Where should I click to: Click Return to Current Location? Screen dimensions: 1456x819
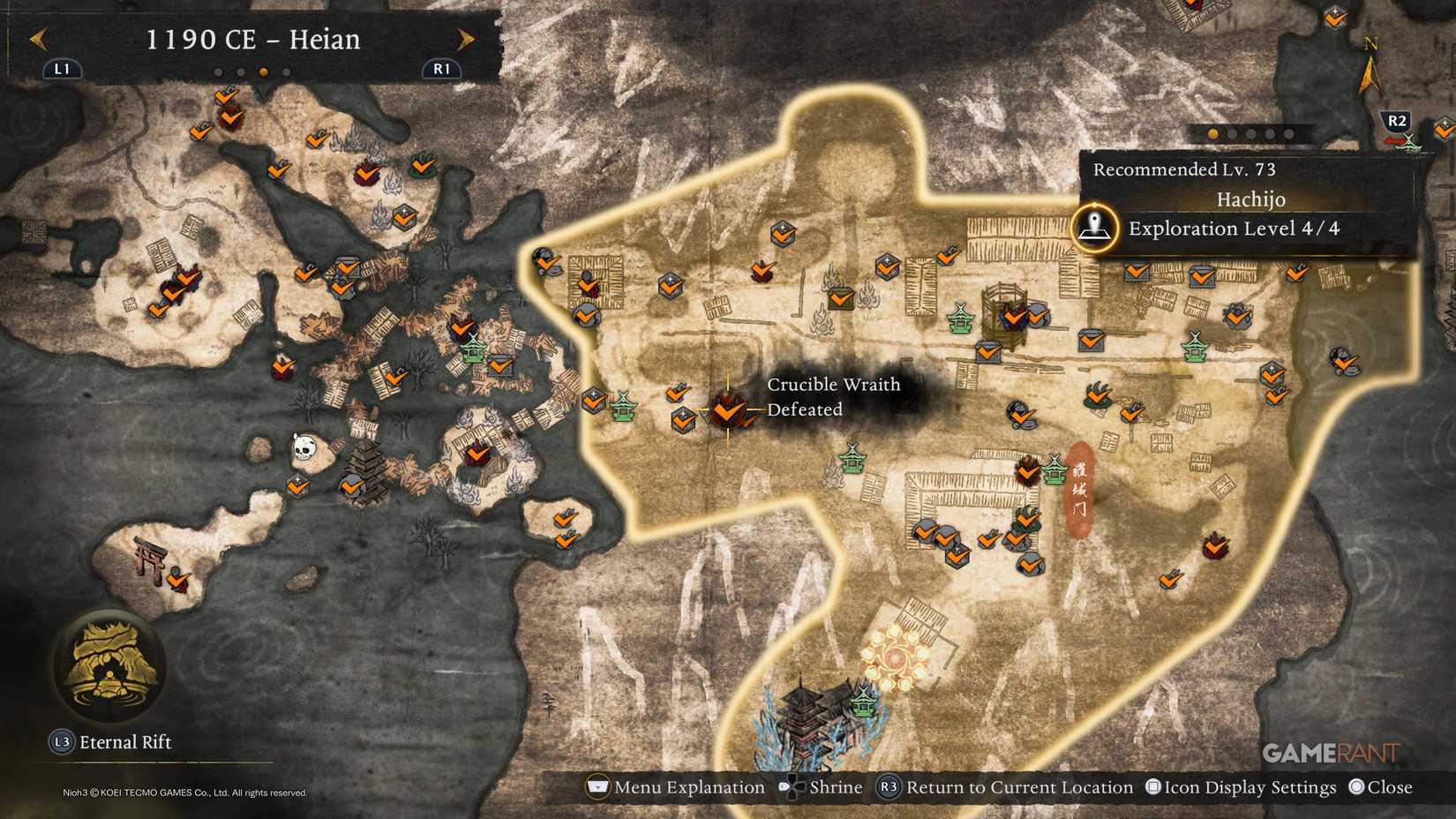pos(1021,786)
